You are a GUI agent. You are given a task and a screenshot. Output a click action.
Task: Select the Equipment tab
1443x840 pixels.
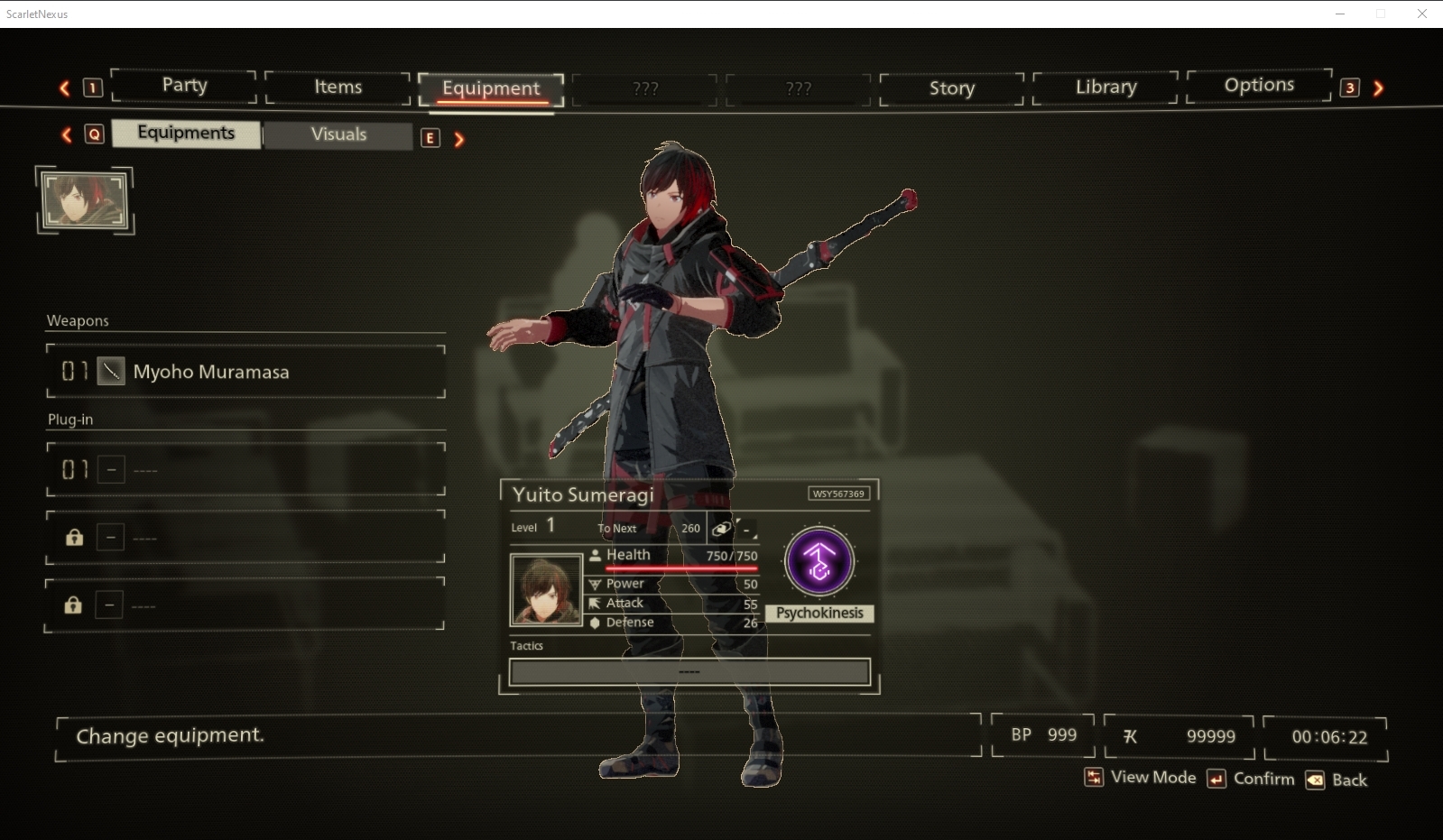click(x=491, y=88)
